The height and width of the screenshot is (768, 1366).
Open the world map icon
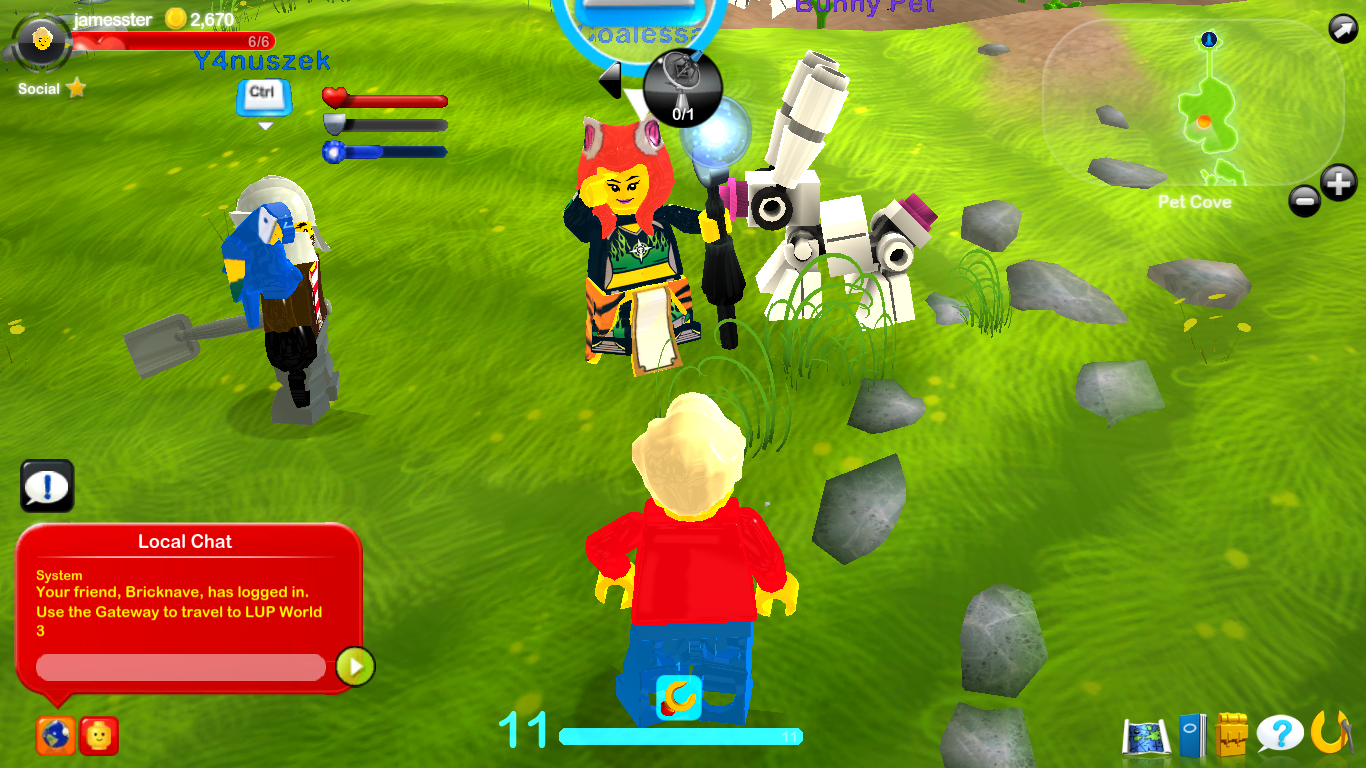pyautogui.click(x=1143, y=734)
